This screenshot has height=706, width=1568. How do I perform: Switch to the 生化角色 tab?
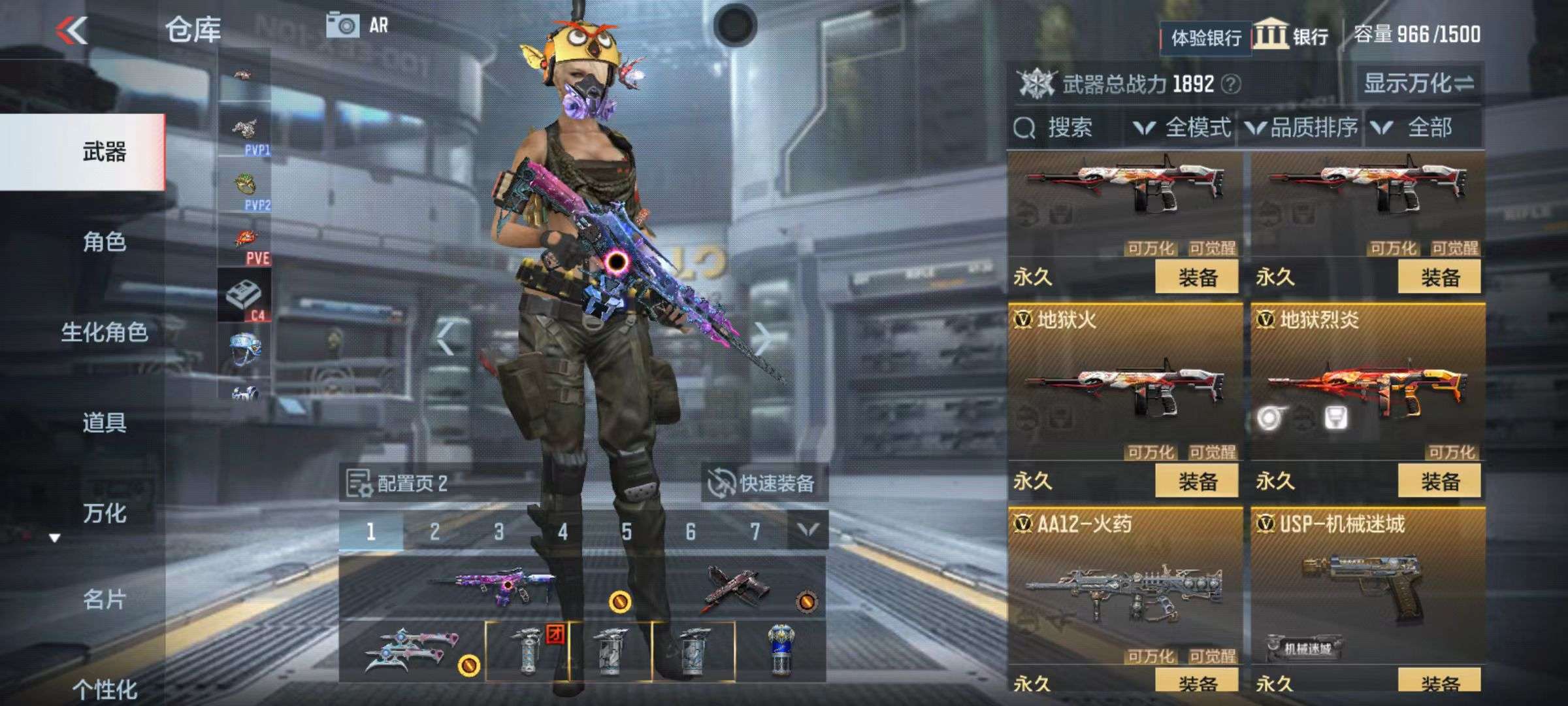[x=104, y=332]
